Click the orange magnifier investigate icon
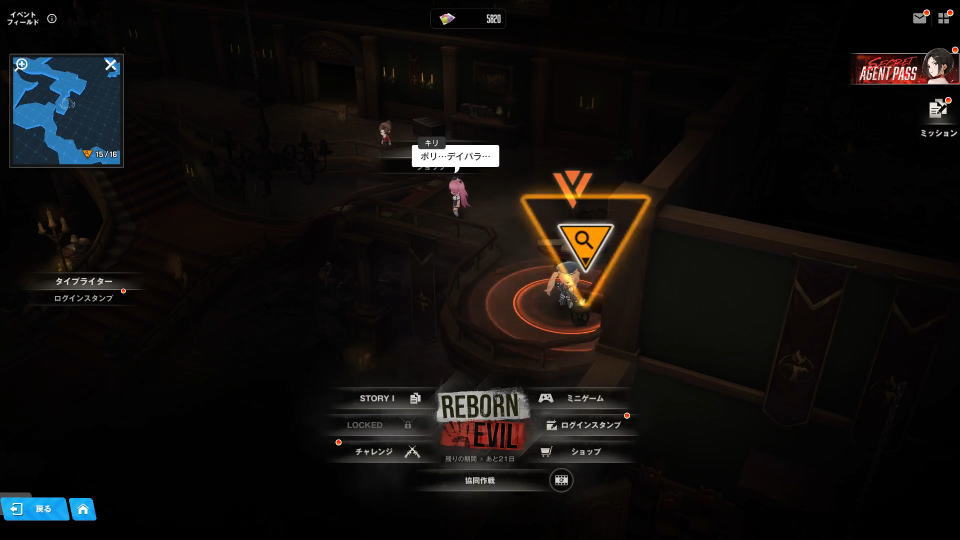 click(585, 239)
